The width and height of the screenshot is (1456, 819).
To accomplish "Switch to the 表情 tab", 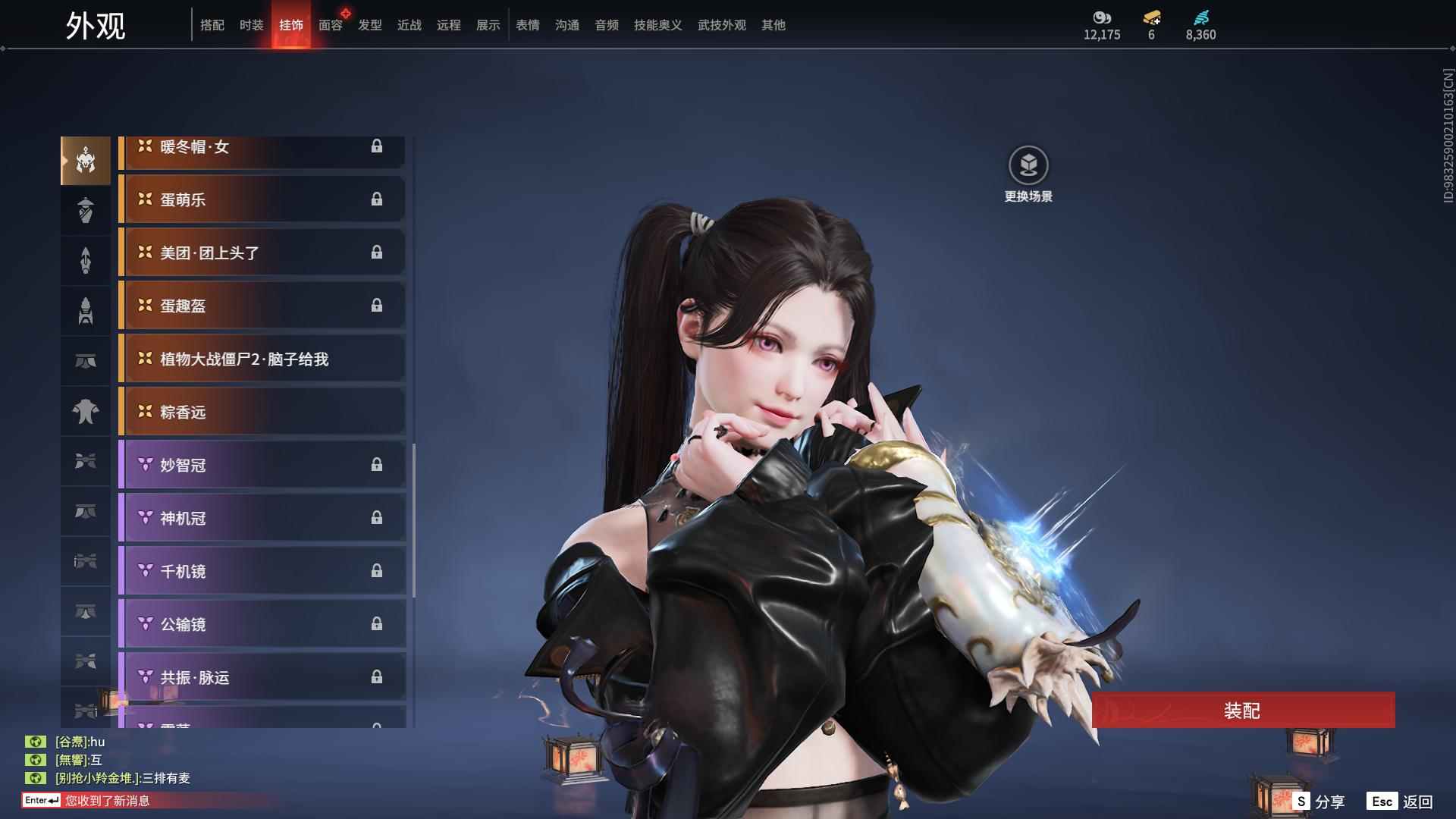I will [x=527, y=25].
